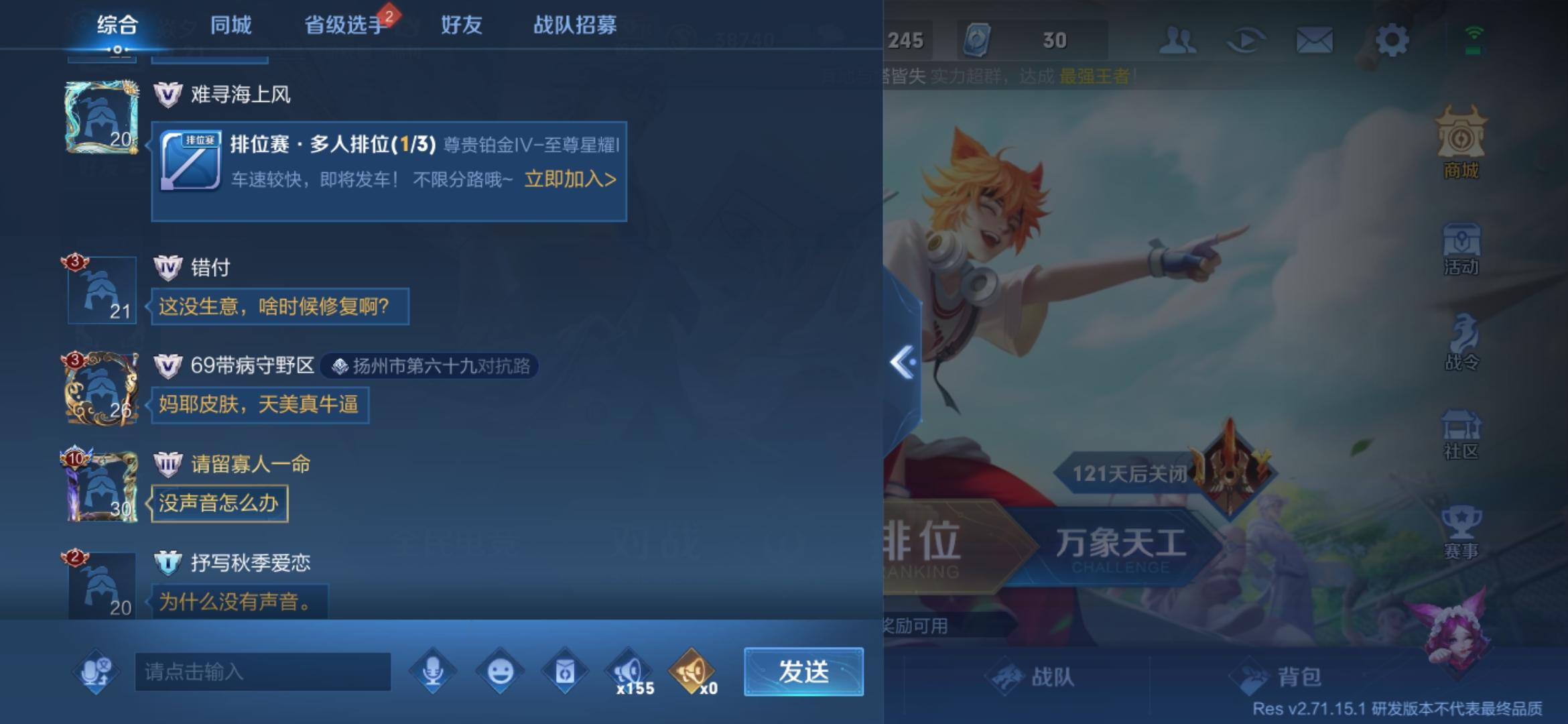Click the chat input field 请点击输入
Image resolution: width=1568 pixels, height=724 pixels.
(261, 670)
